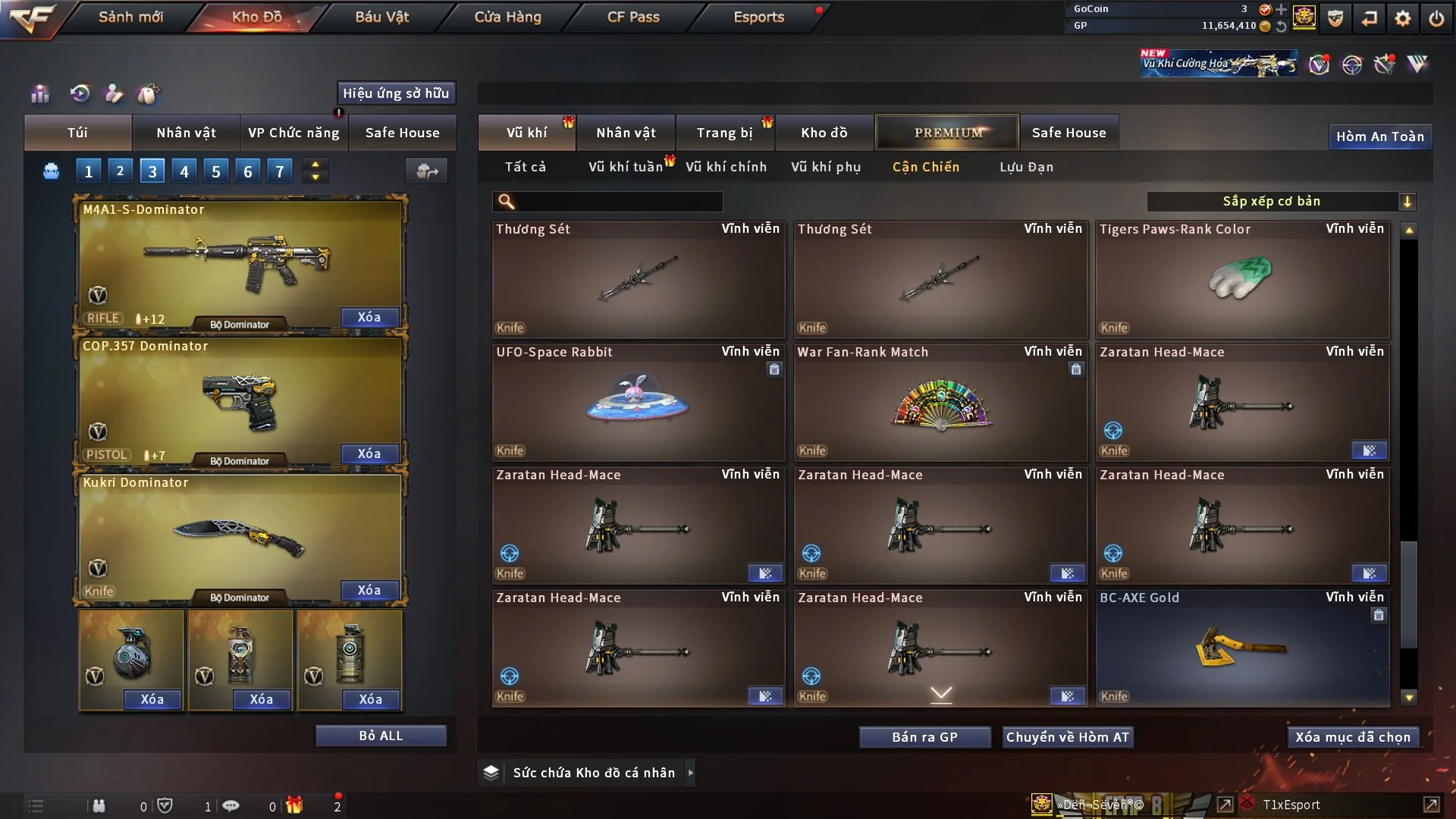The height and width of the screenshot is (819, 1456).
Task: Click Chuyển về Hòm AT
Action: [x=1068, y=737]
